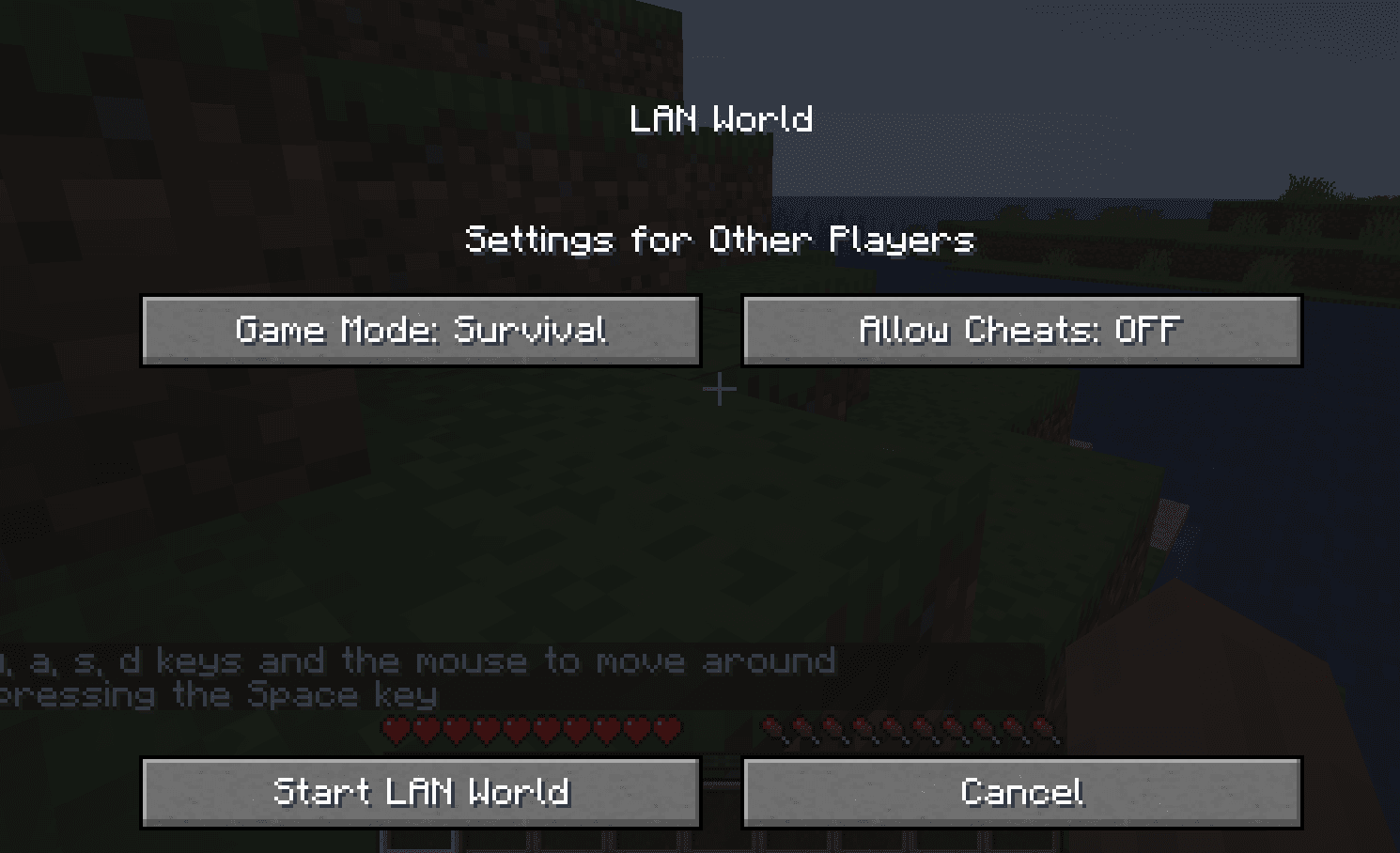Click the middle heart of the health bar
The image size is (1400, 853).
531,728
